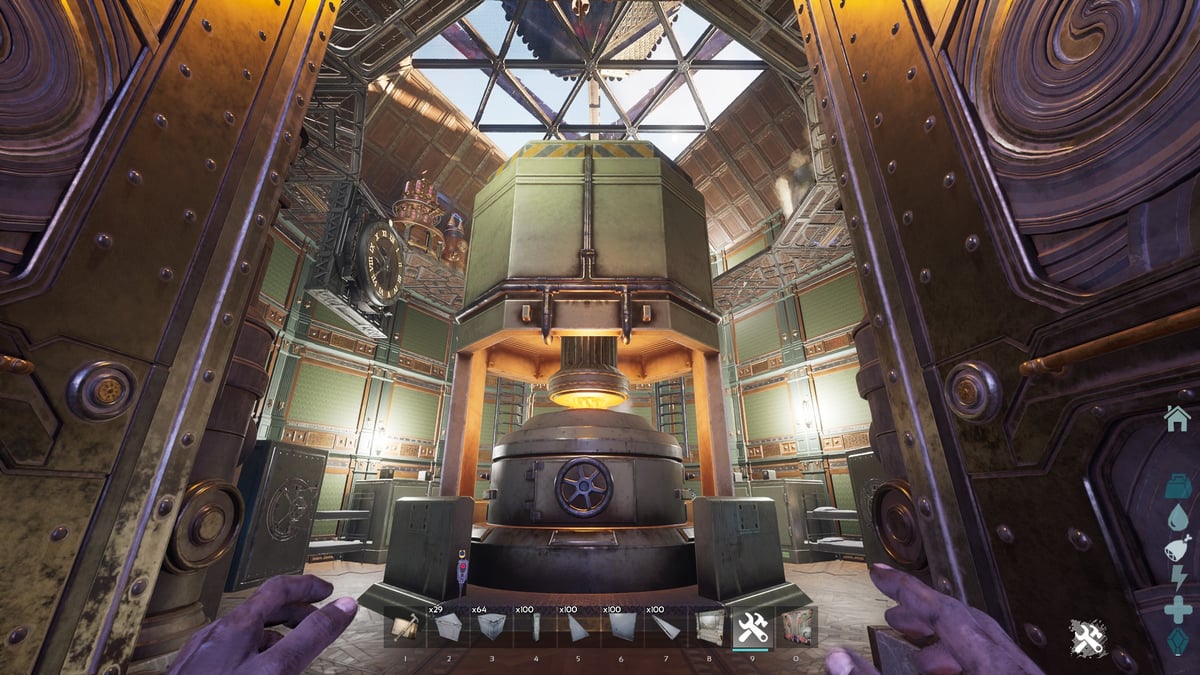Select the triangular piece in slot 5
The width and height of the screenshot is (1200, 675).
pos(578,627)
